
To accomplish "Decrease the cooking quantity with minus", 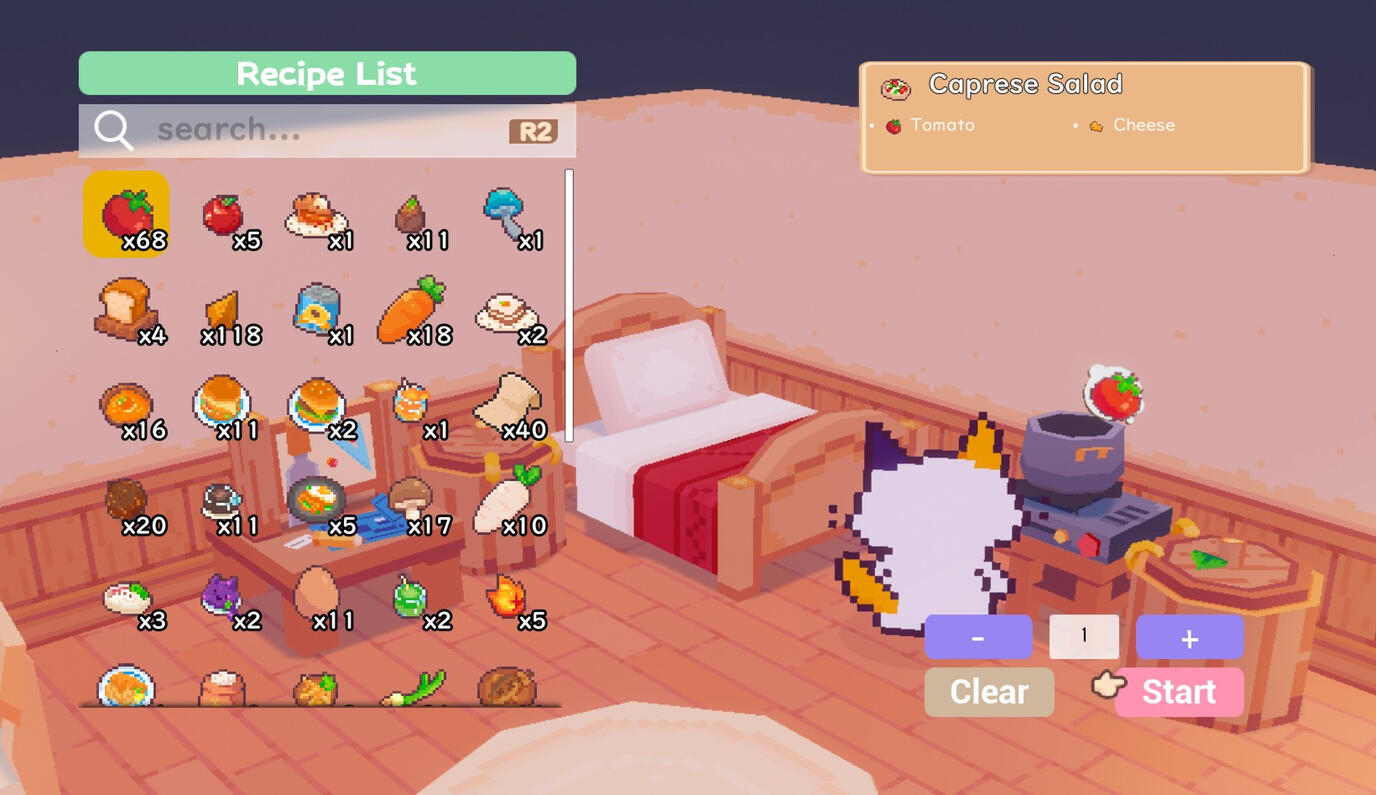I will 977,637.
